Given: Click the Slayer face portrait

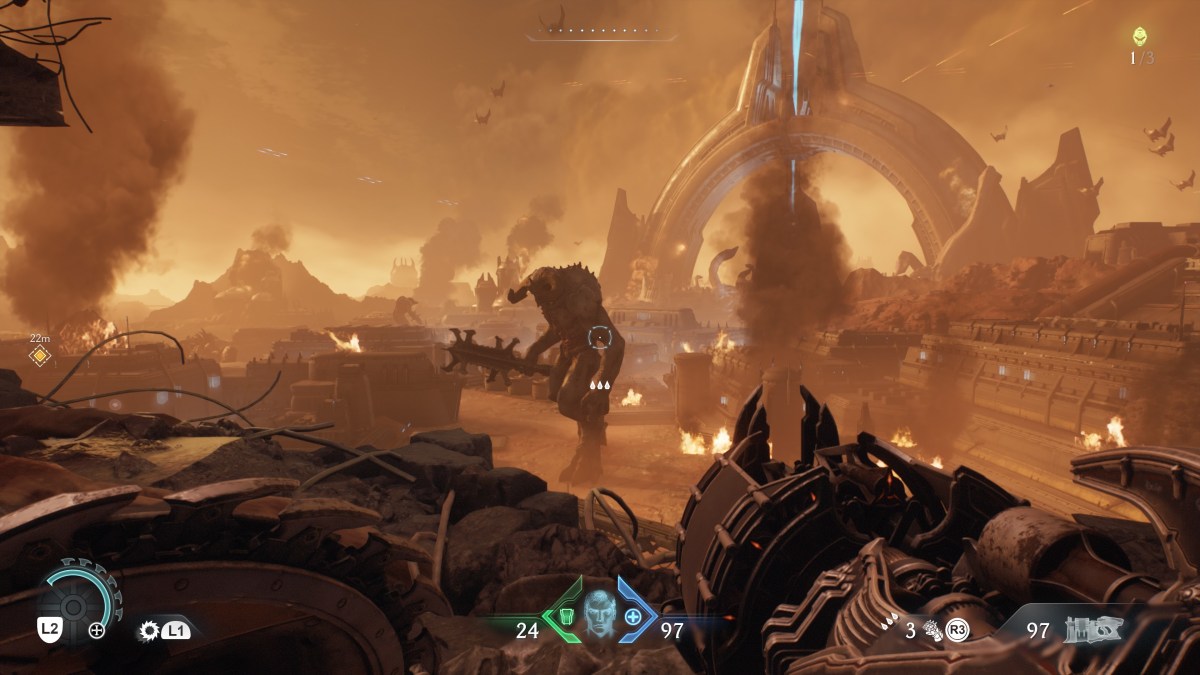Looking at the screenshot, I should coord(598,612).
